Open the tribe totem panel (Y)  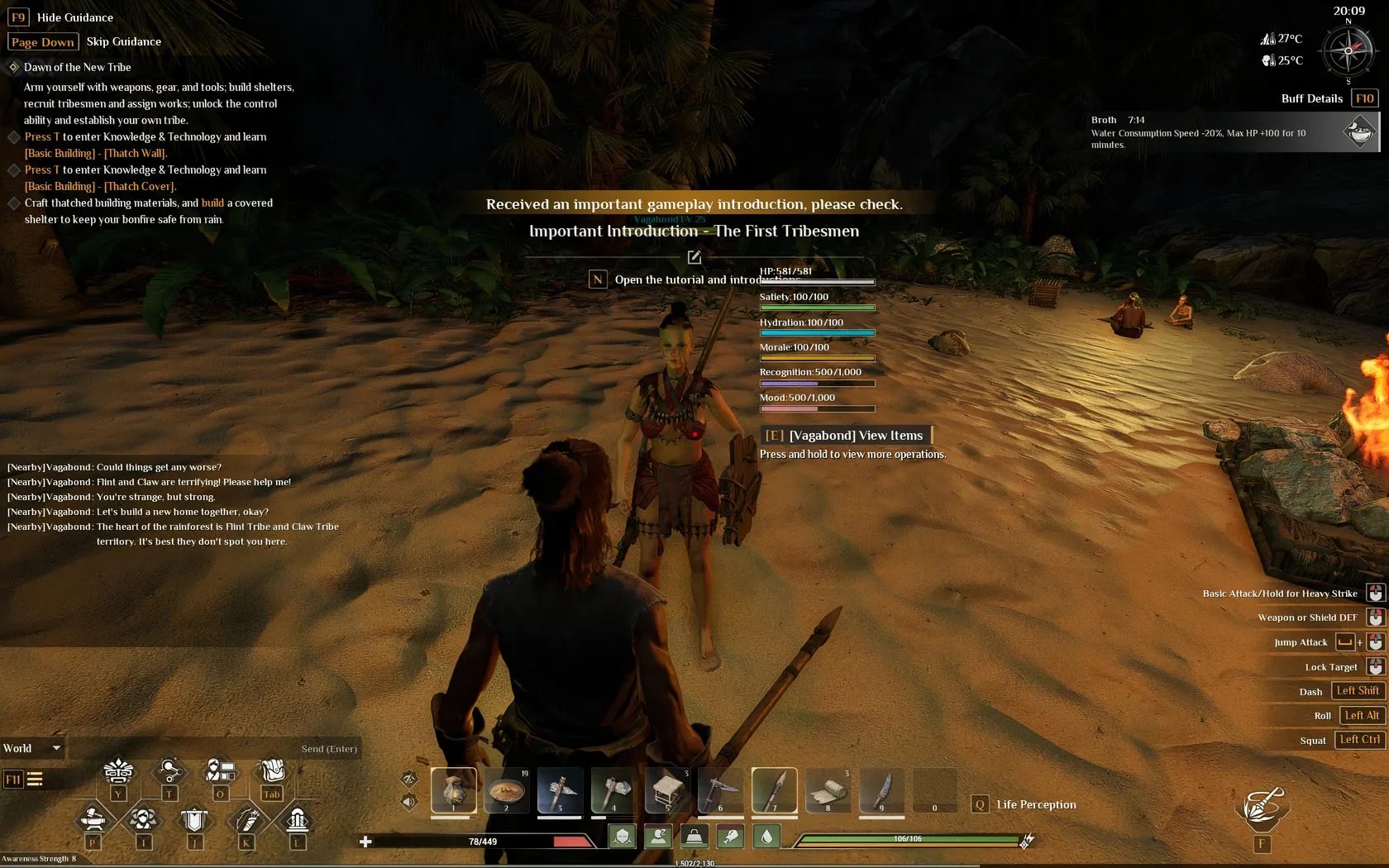(117, 771)
